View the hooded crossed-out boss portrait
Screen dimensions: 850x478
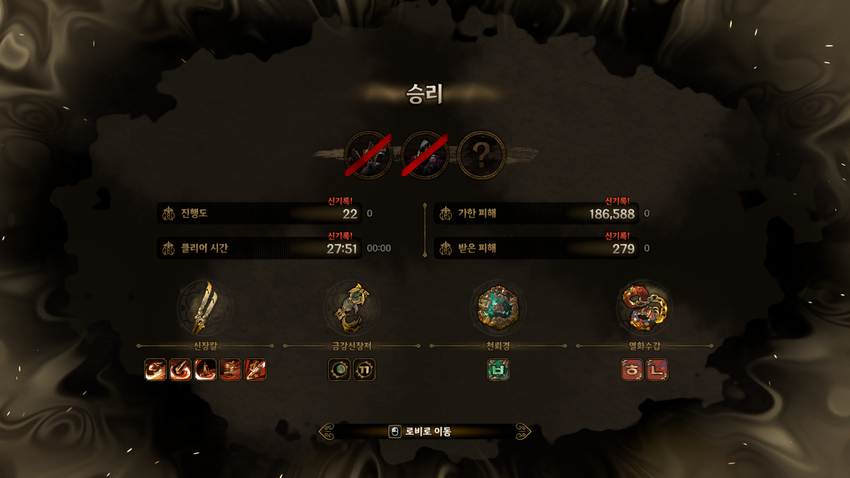pyautogui.click(x=425, y=155)
